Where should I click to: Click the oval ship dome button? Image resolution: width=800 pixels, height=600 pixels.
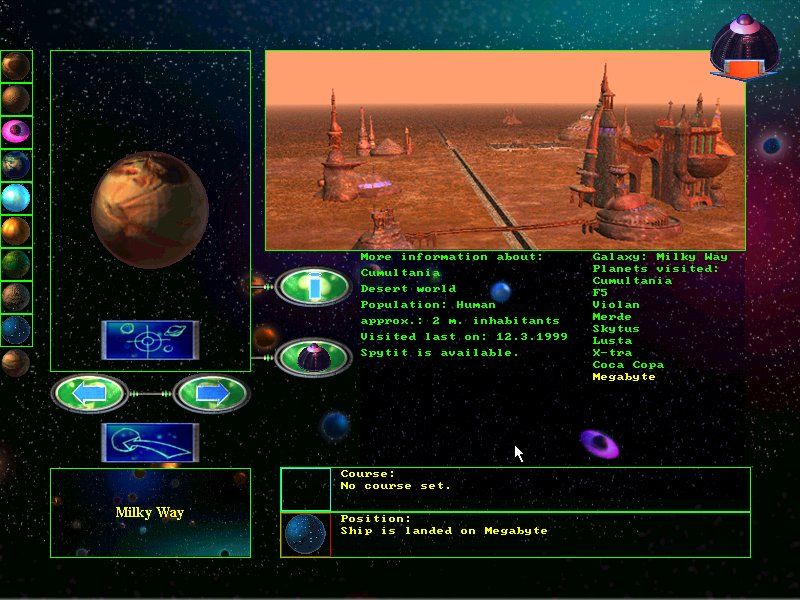313,357
